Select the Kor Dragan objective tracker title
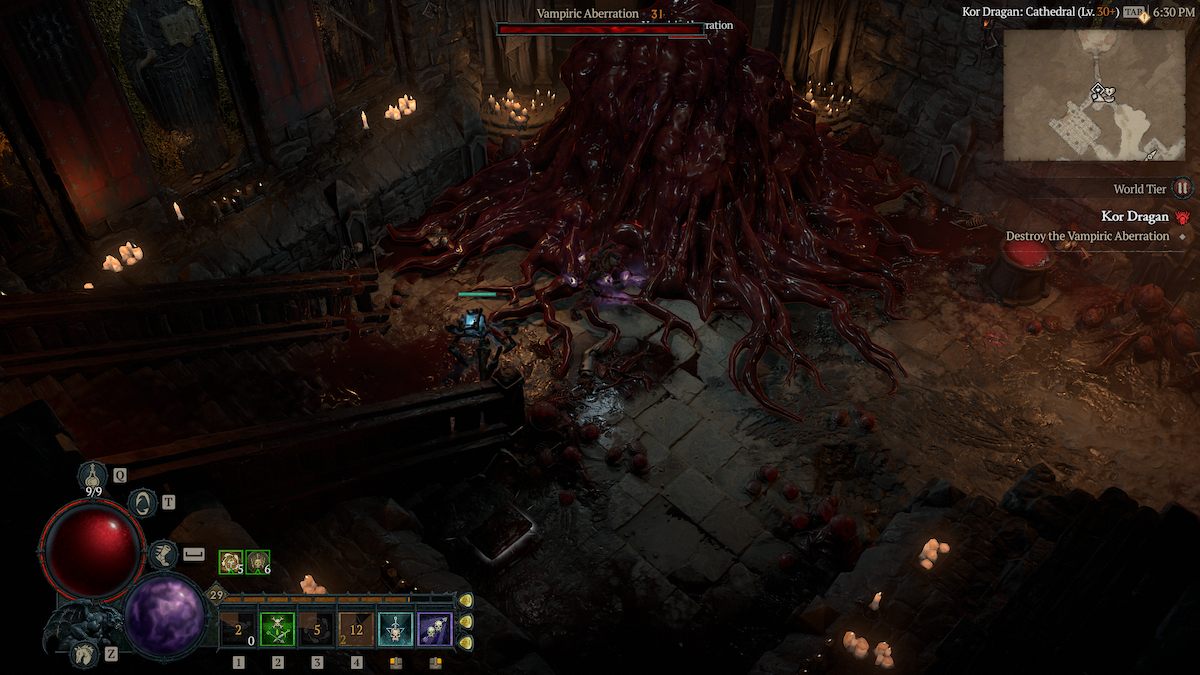1200x675 pixels. coord(1135,216)
